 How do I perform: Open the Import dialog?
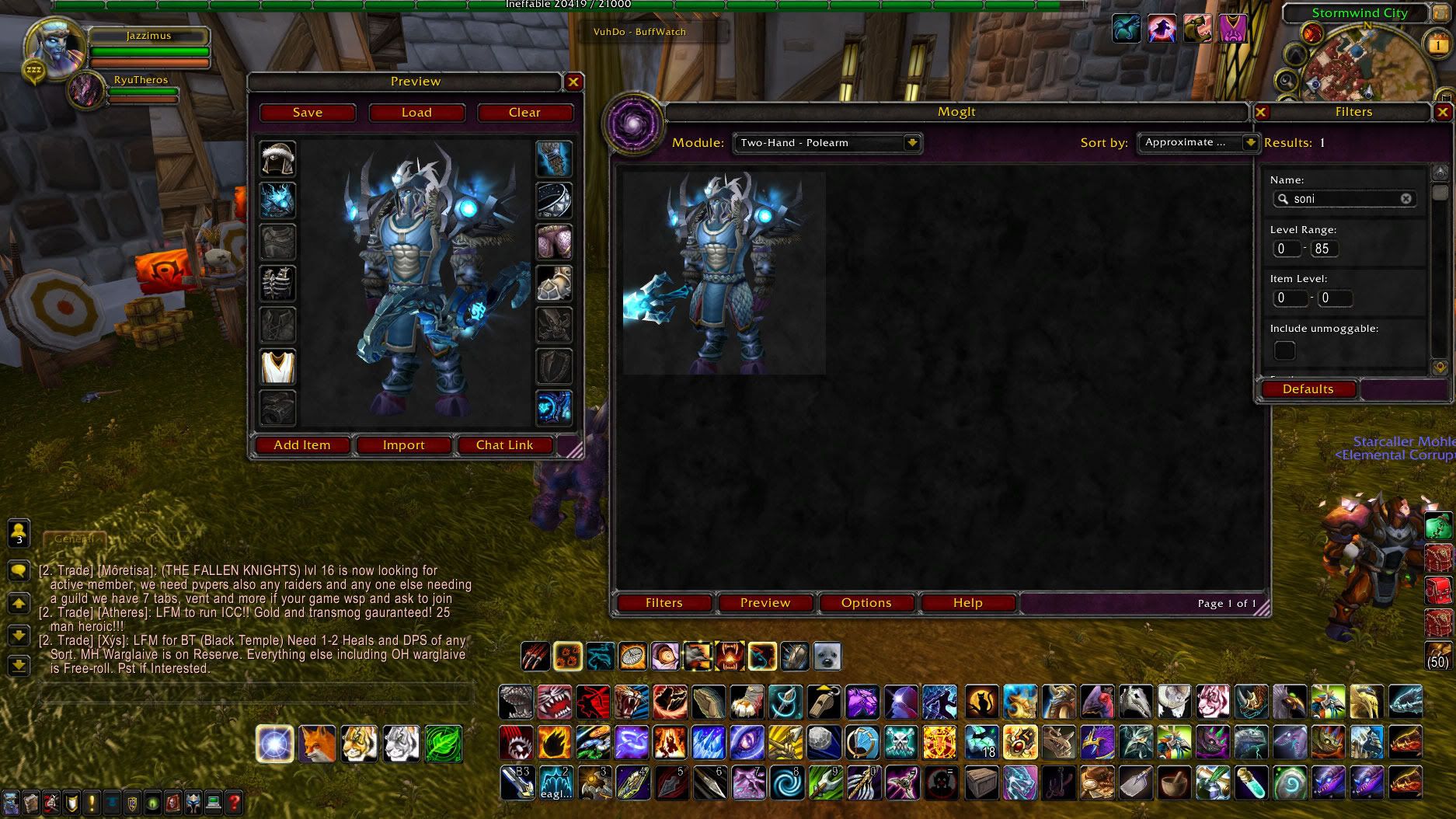(403, 445)
